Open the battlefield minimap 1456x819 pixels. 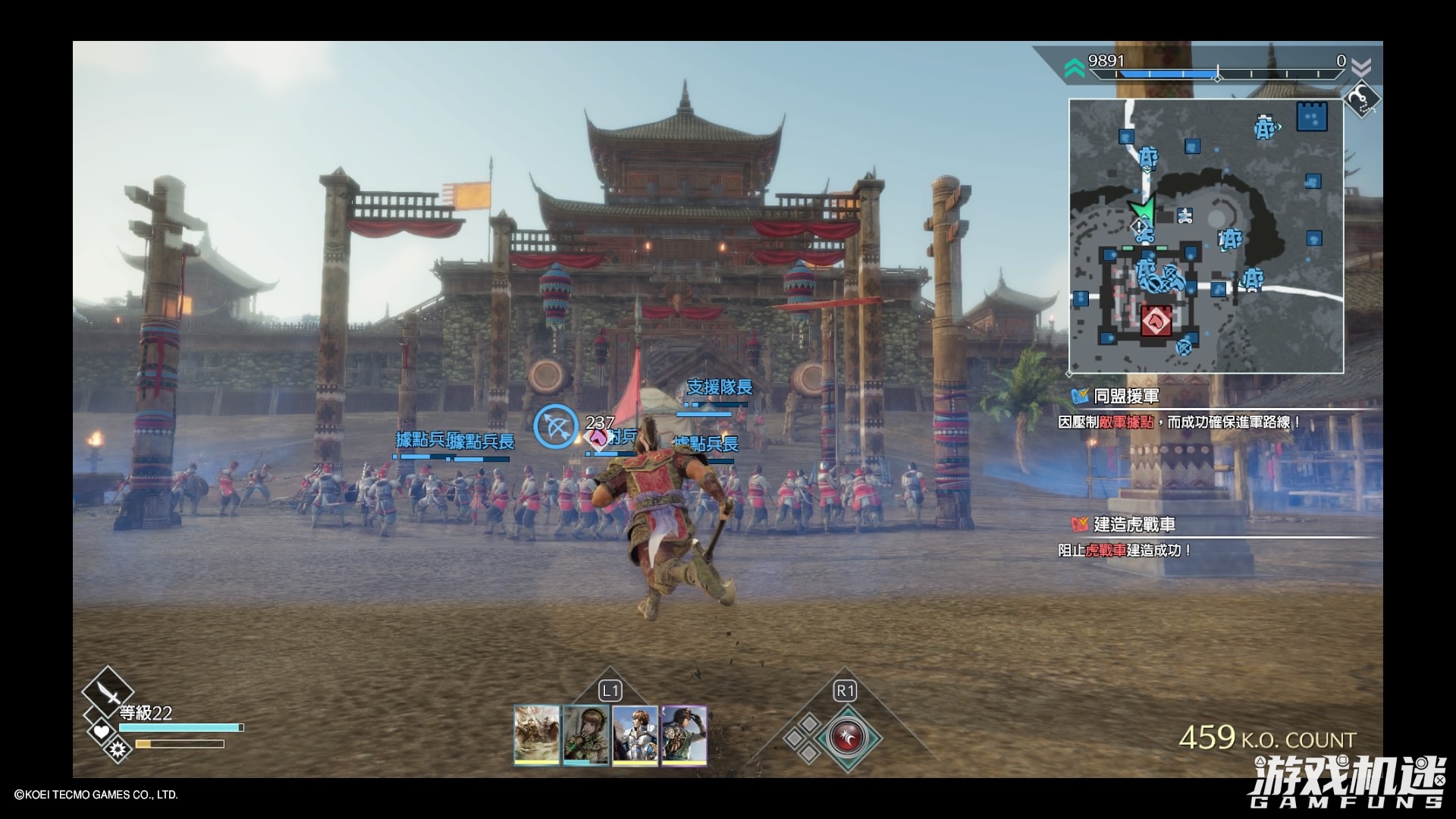(1206, 236)
